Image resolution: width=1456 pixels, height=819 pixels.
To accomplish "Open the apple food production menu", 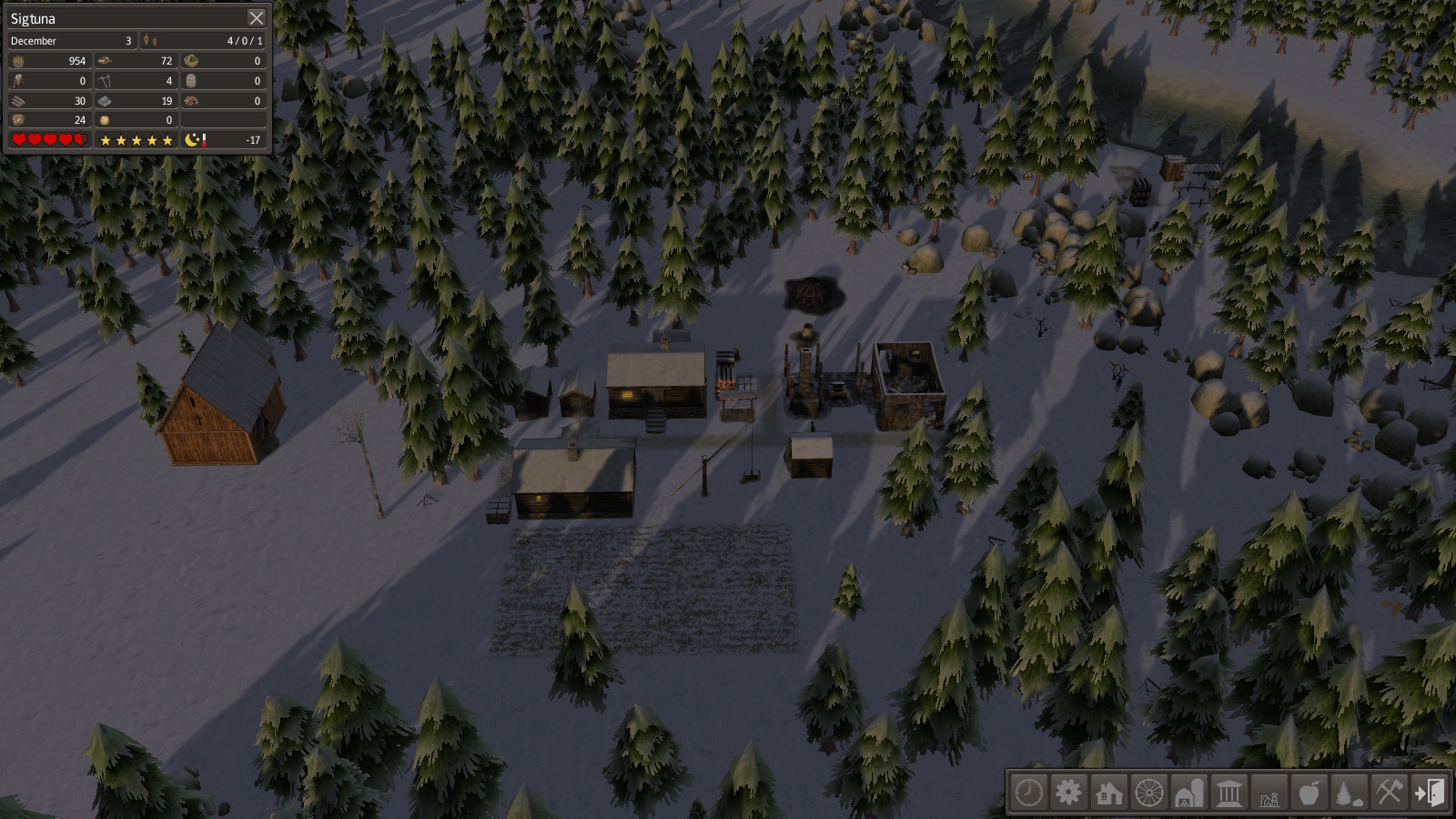I will pyautogui.click(x=1309, y=793).
